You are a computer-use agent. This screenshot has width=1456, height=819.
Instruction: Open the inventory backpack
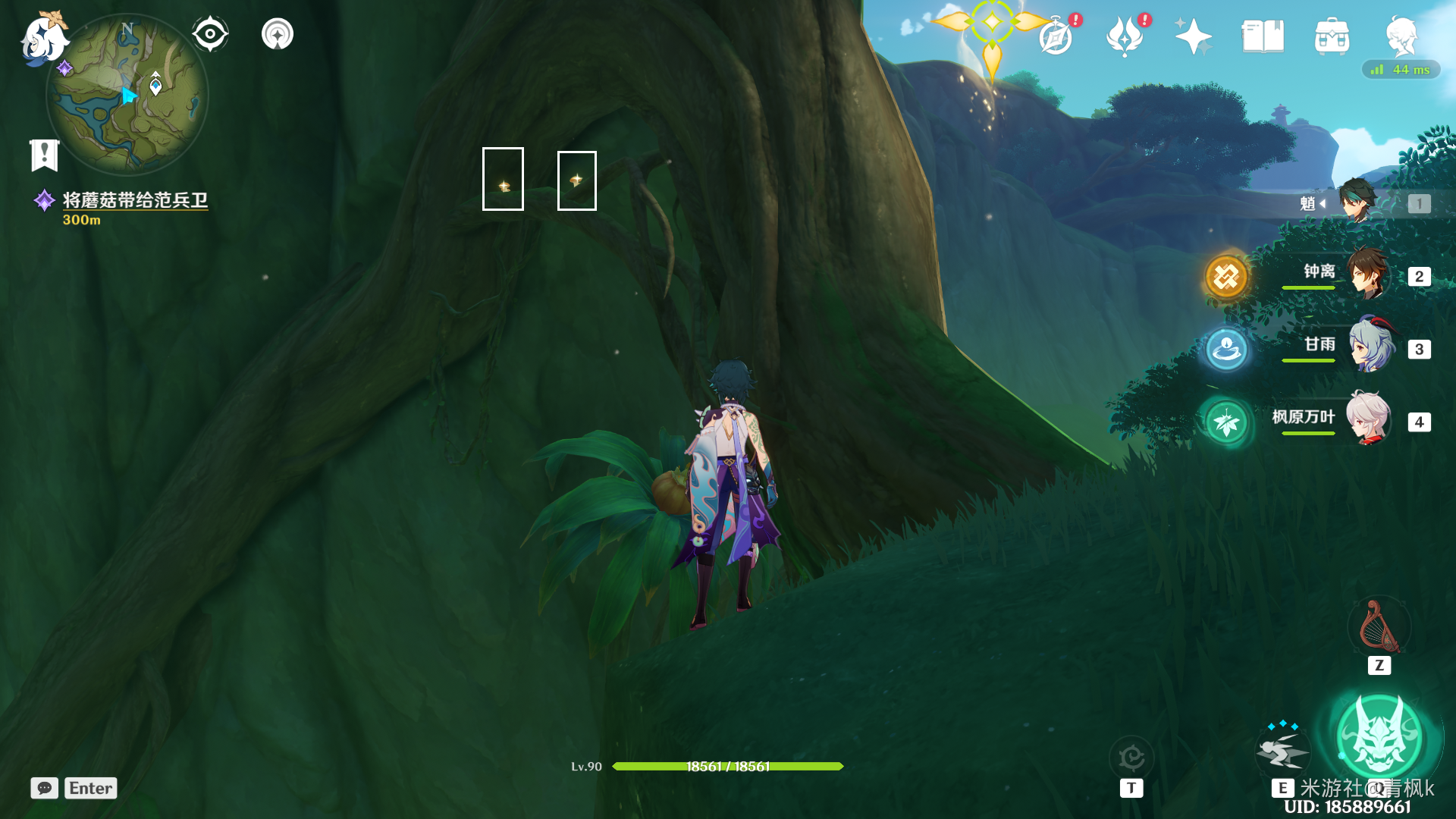click(1332, 36)
